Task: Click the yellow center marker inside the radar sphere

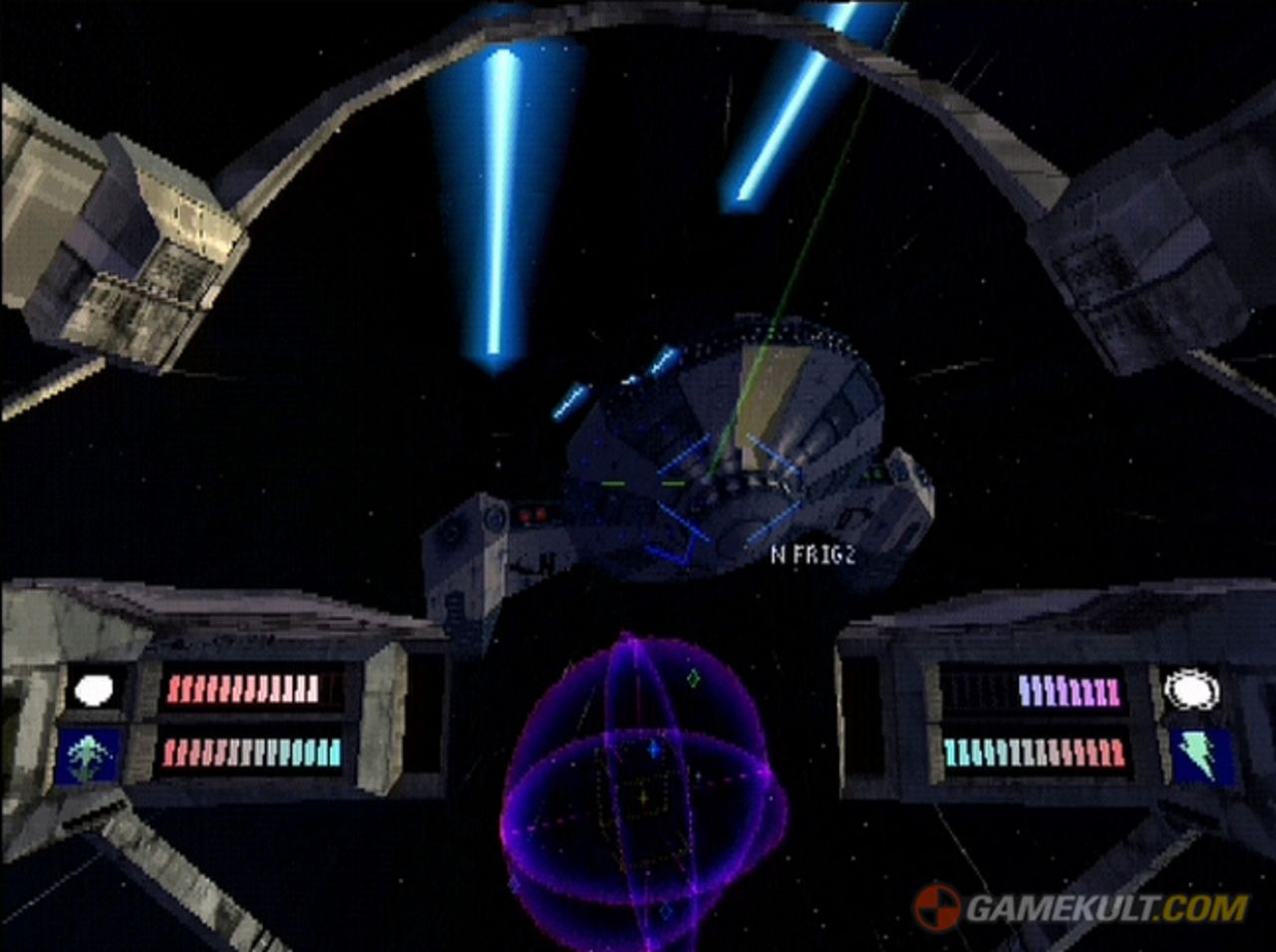Action: pyautogui.click(x=644, y=797)
